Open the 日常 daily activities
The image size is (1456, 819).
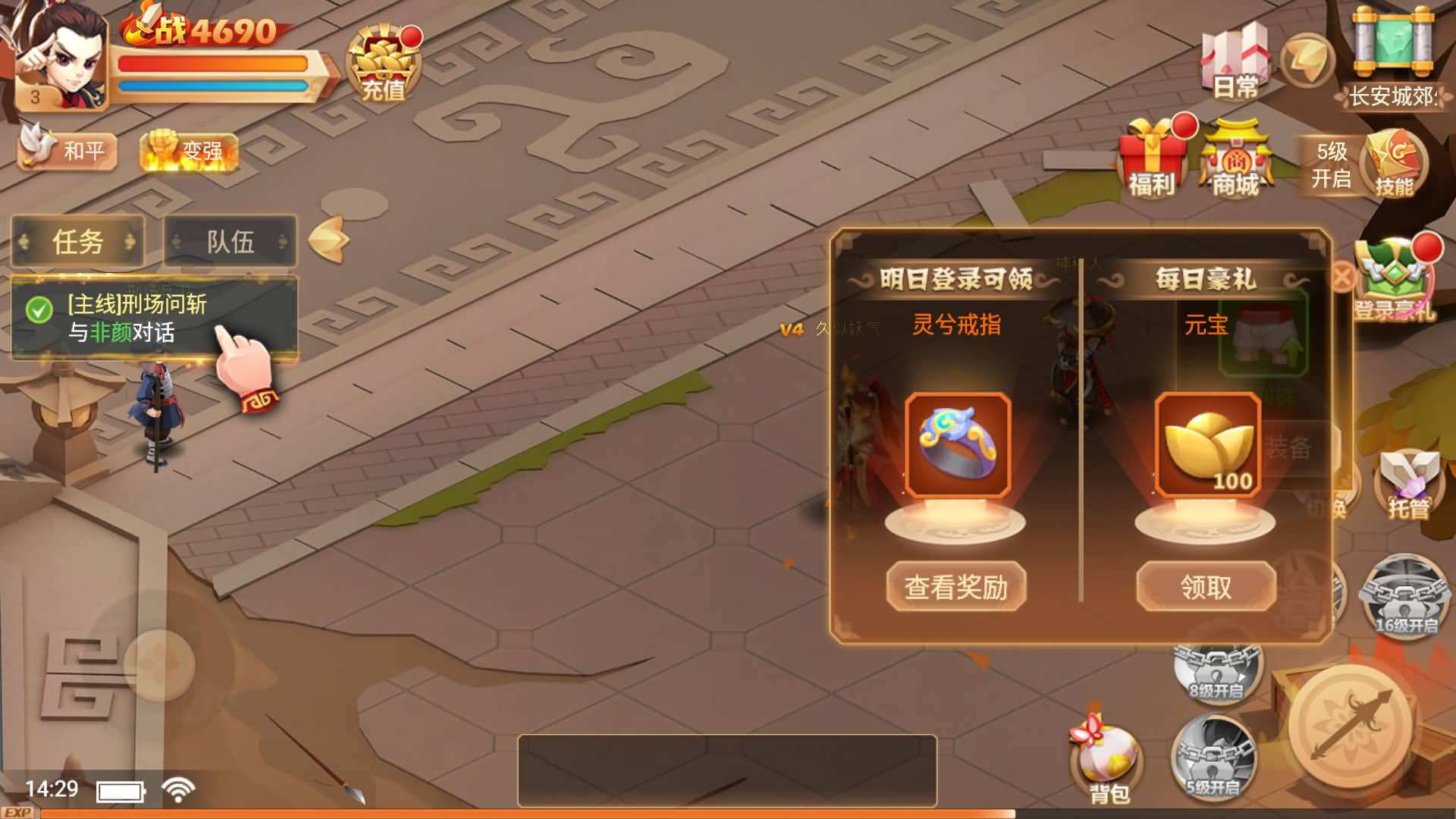[1235, 62]
